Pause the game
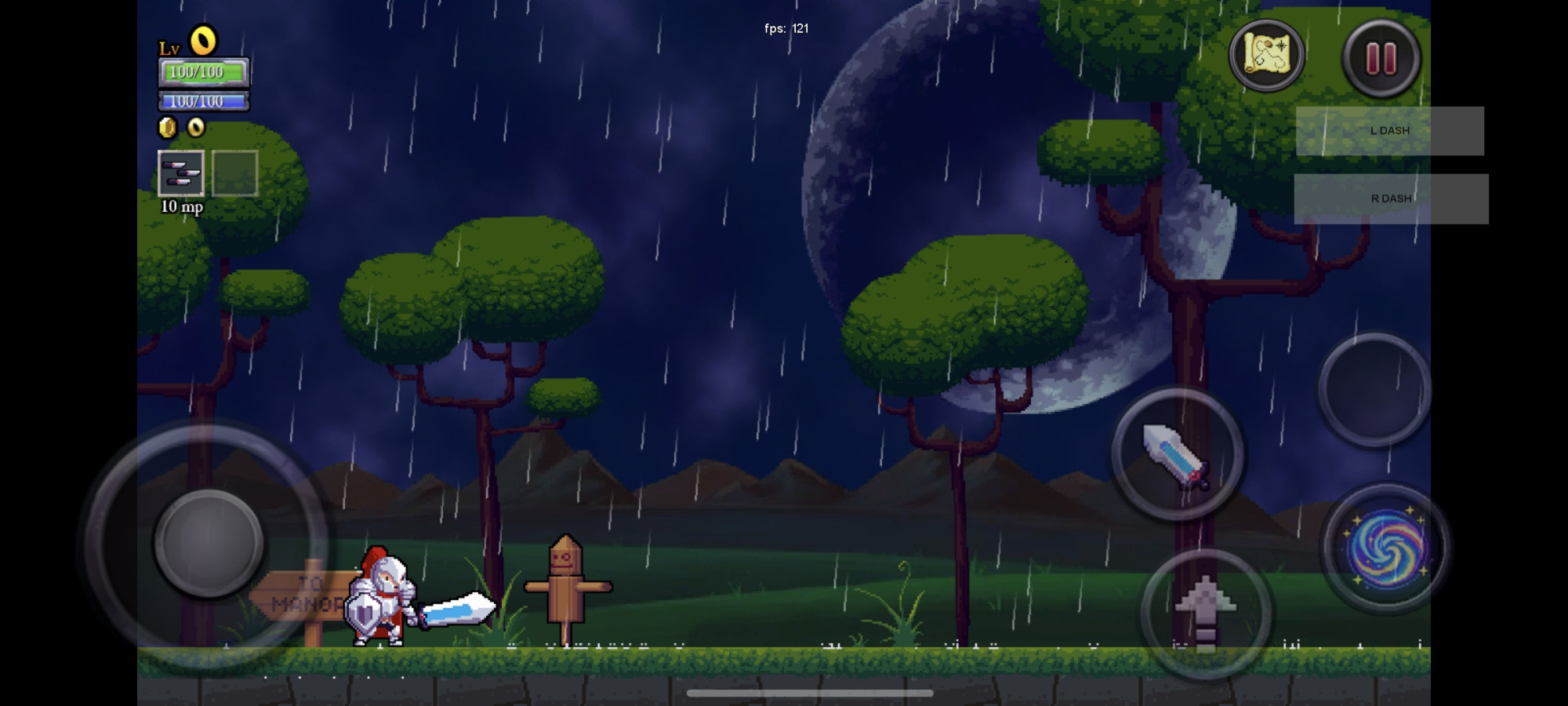The height and width of the screenshot is (706, 1568). pyautogui.click(x=1381, y=58)
